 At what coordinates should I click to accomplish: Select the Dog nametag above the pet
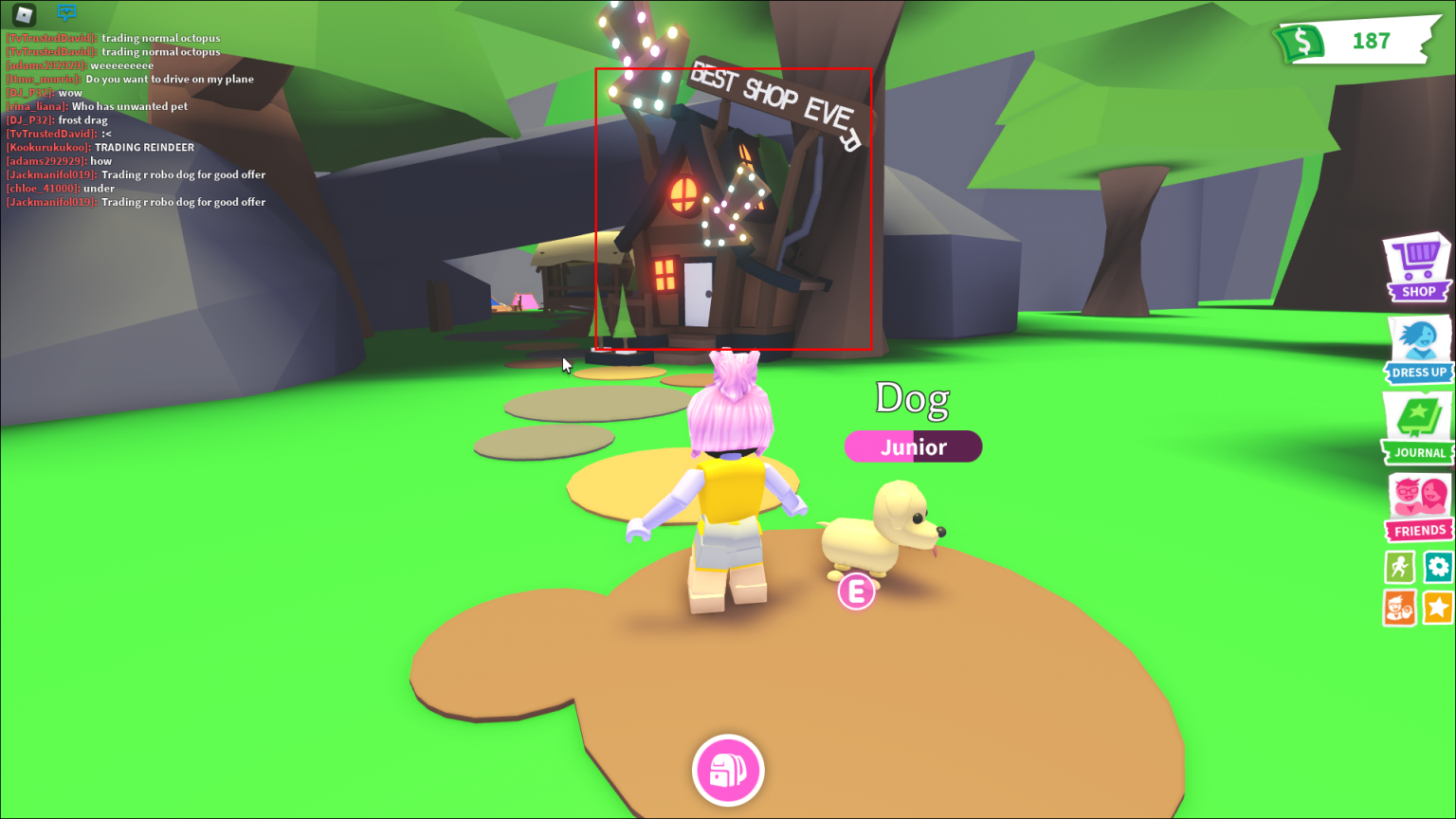click(x=912, y=398)
